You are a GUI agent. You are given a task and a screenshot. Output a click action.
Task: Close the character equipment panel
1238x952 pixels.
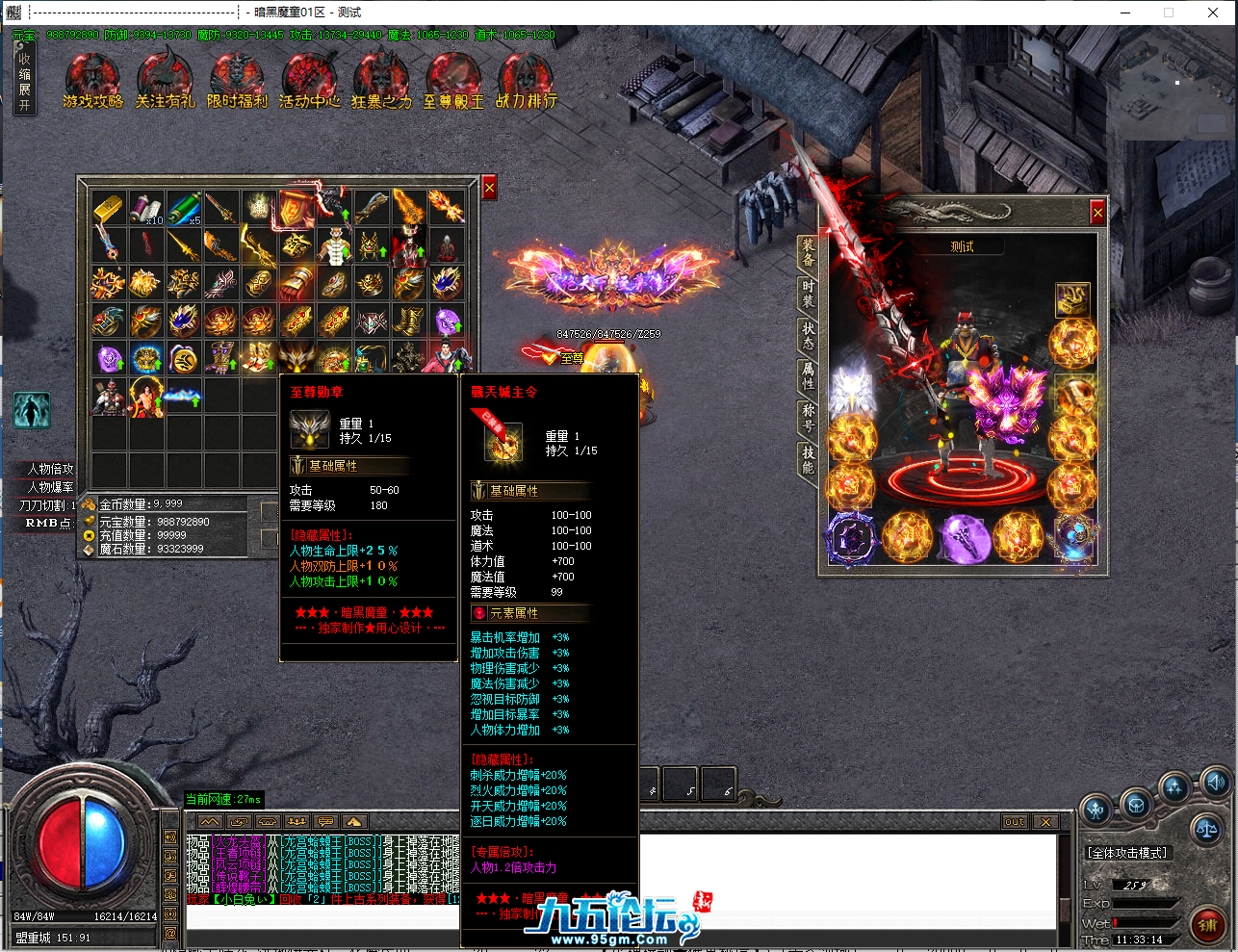1097,212
